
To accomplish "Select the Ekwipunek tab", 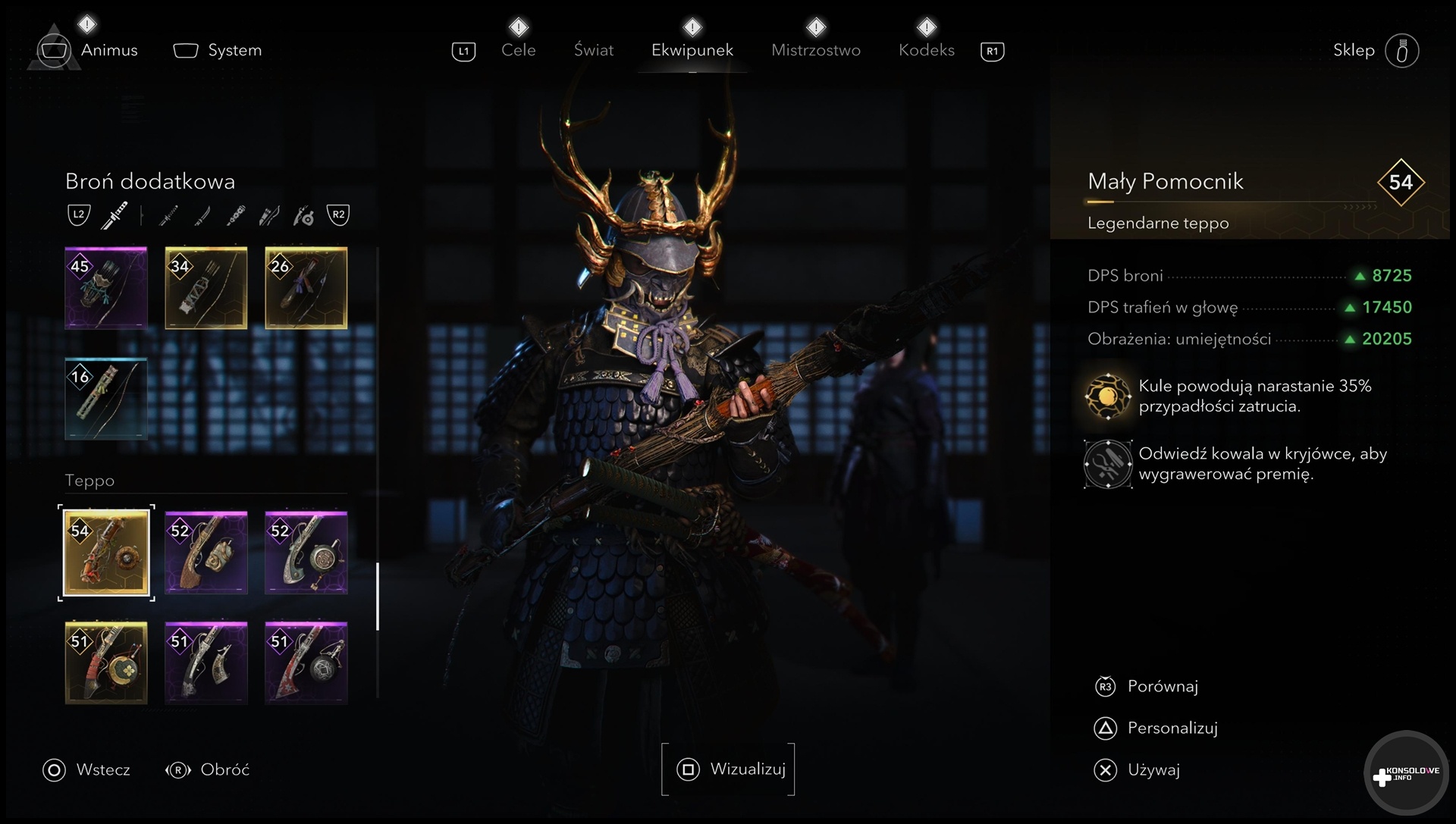I will (x=692, y=50).
